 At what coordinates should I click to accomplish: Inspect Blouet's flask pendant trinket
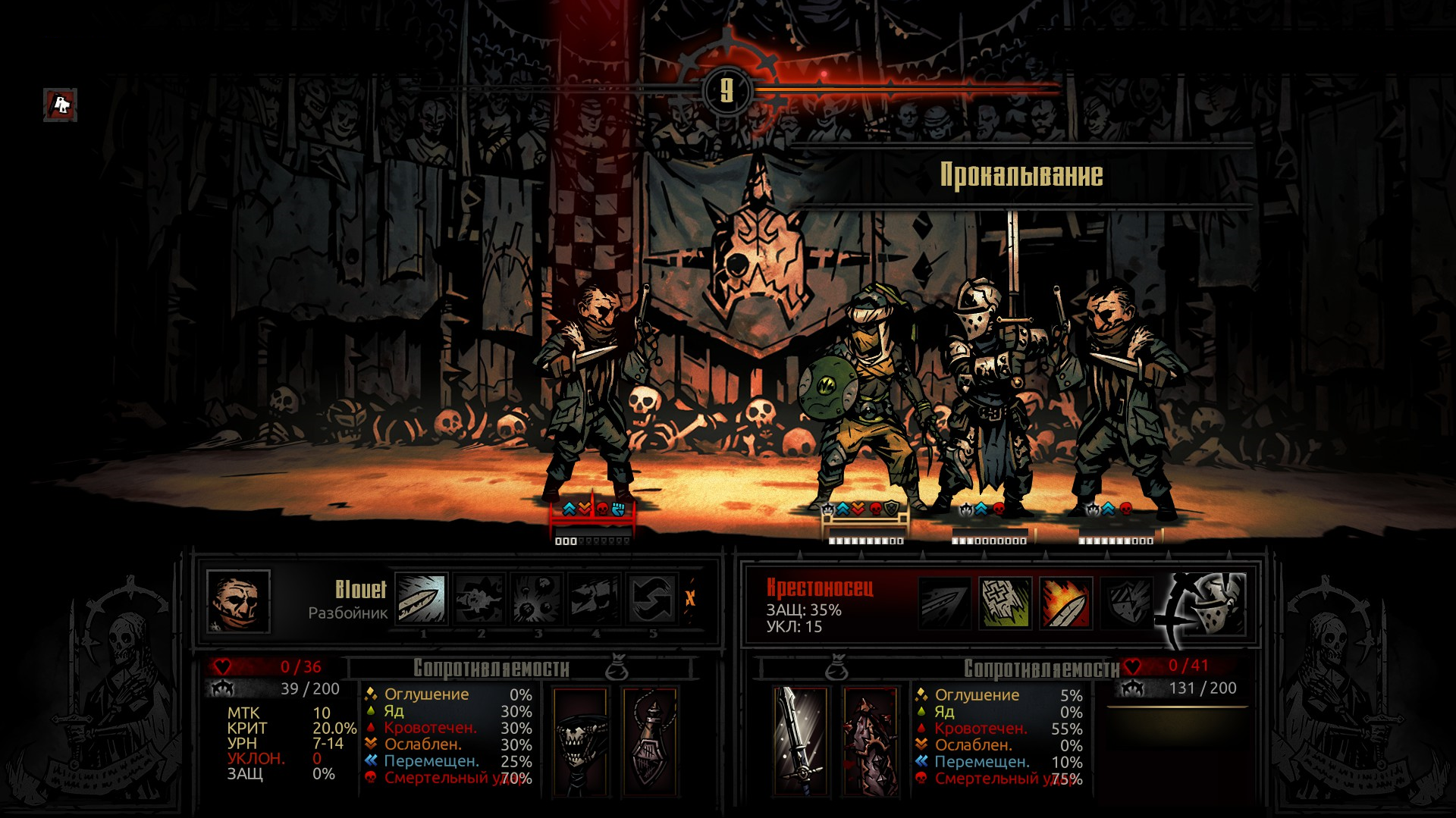click(x=650, y=741)
